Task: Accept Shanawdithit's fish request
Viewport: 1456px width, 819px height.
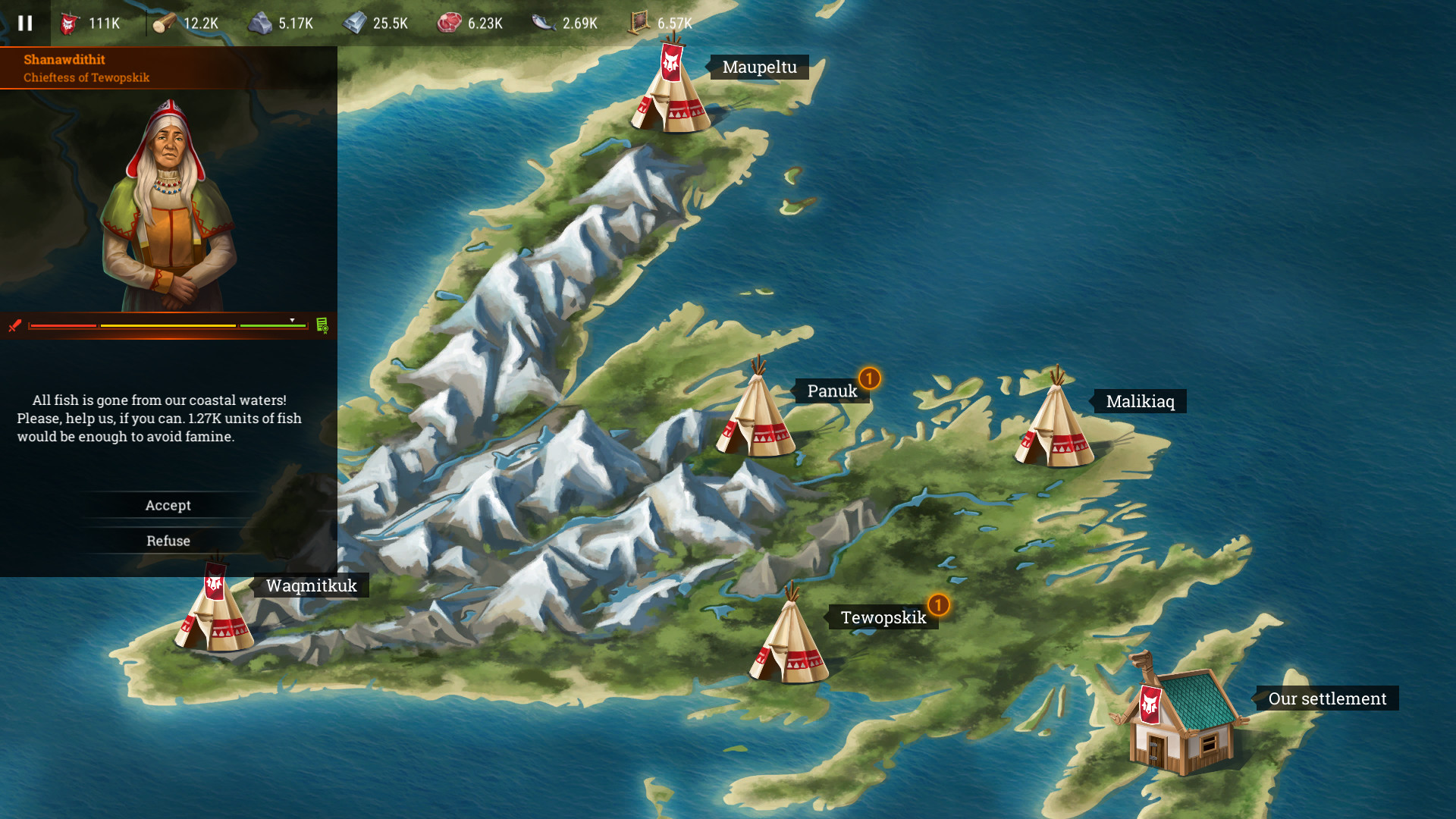Action: coord(168,505)
